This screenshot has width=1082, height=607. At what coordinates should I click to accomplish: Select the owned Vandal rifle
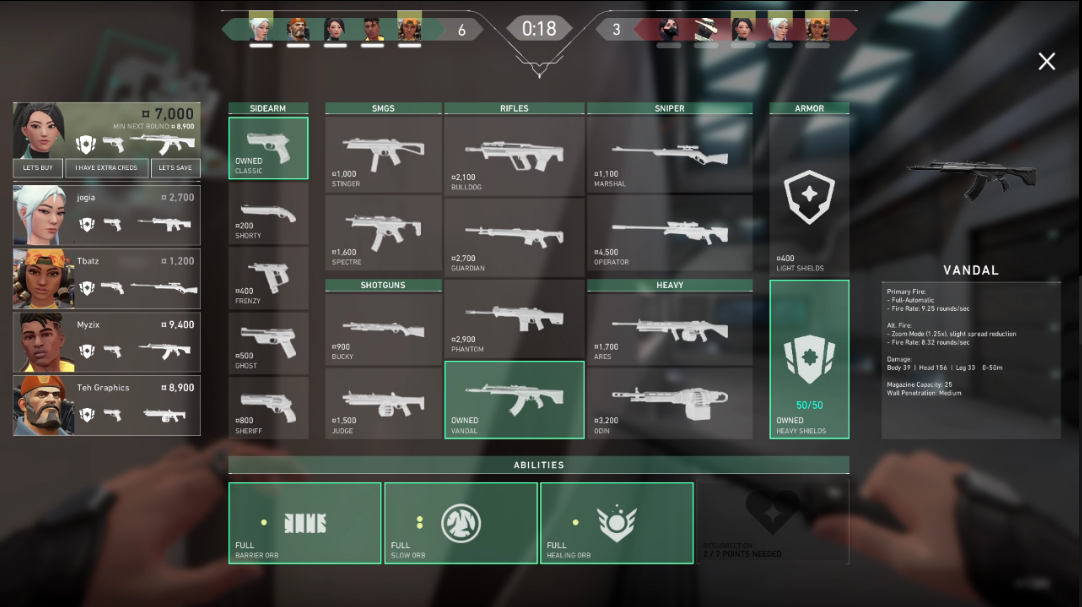[514, 399]
